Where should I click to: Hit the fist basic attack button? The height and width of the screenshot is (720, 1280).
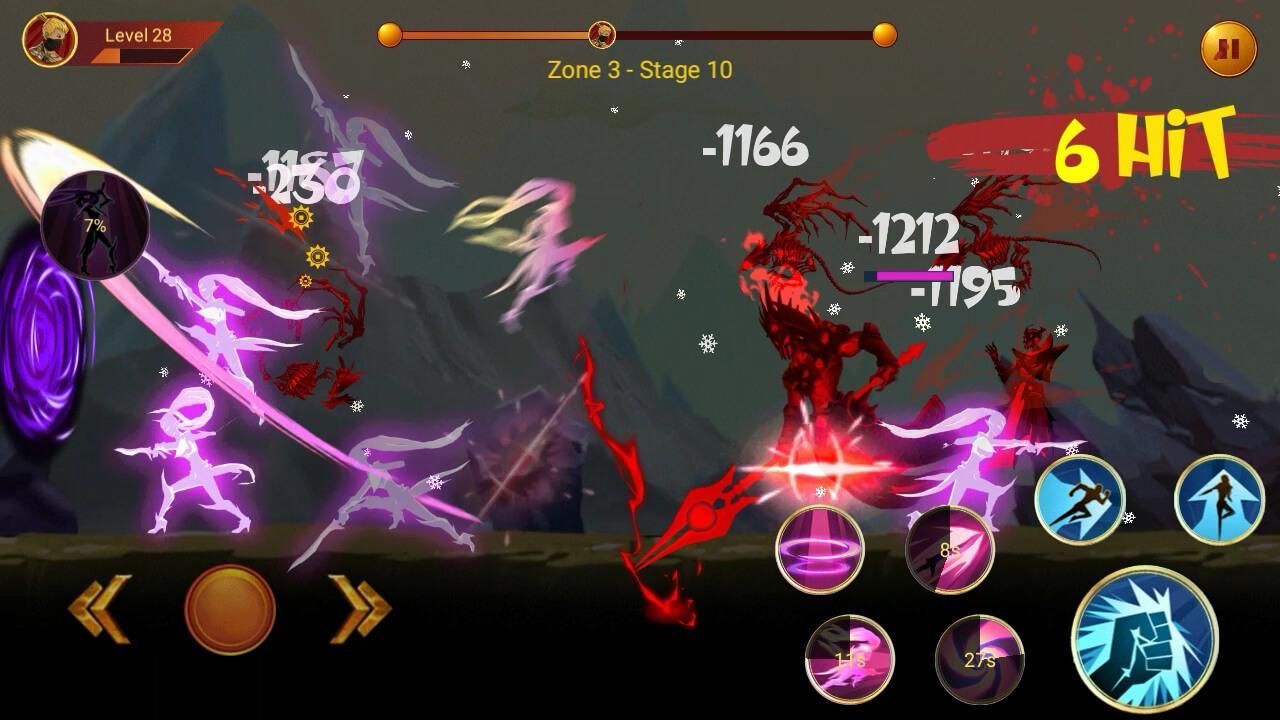coord(1144,639)
